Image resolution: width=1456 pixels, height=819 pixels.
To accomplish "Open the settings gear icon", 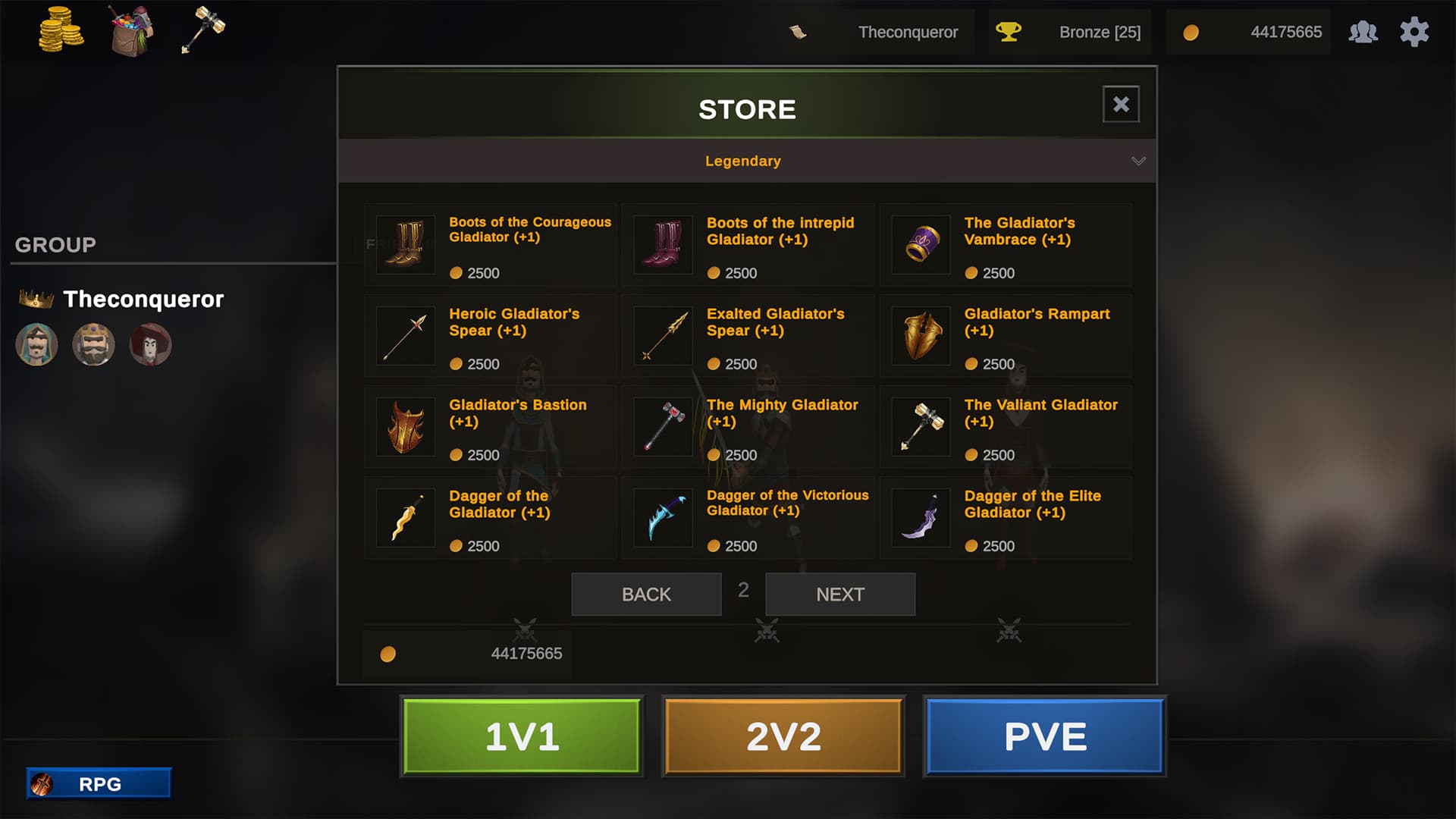I will click(x=1414, y=32).
